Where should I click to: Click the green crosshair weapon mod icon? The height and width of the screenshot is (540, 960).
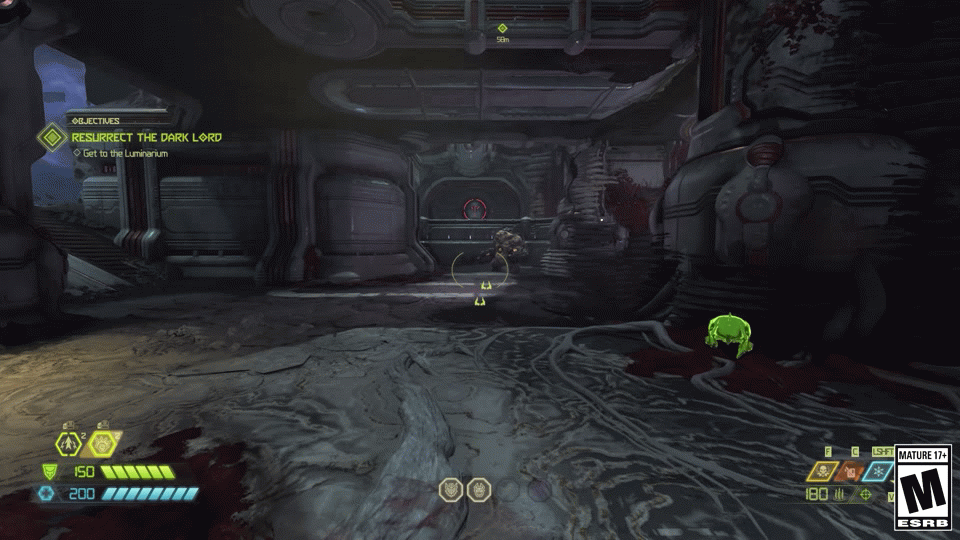tap(865, 494)
